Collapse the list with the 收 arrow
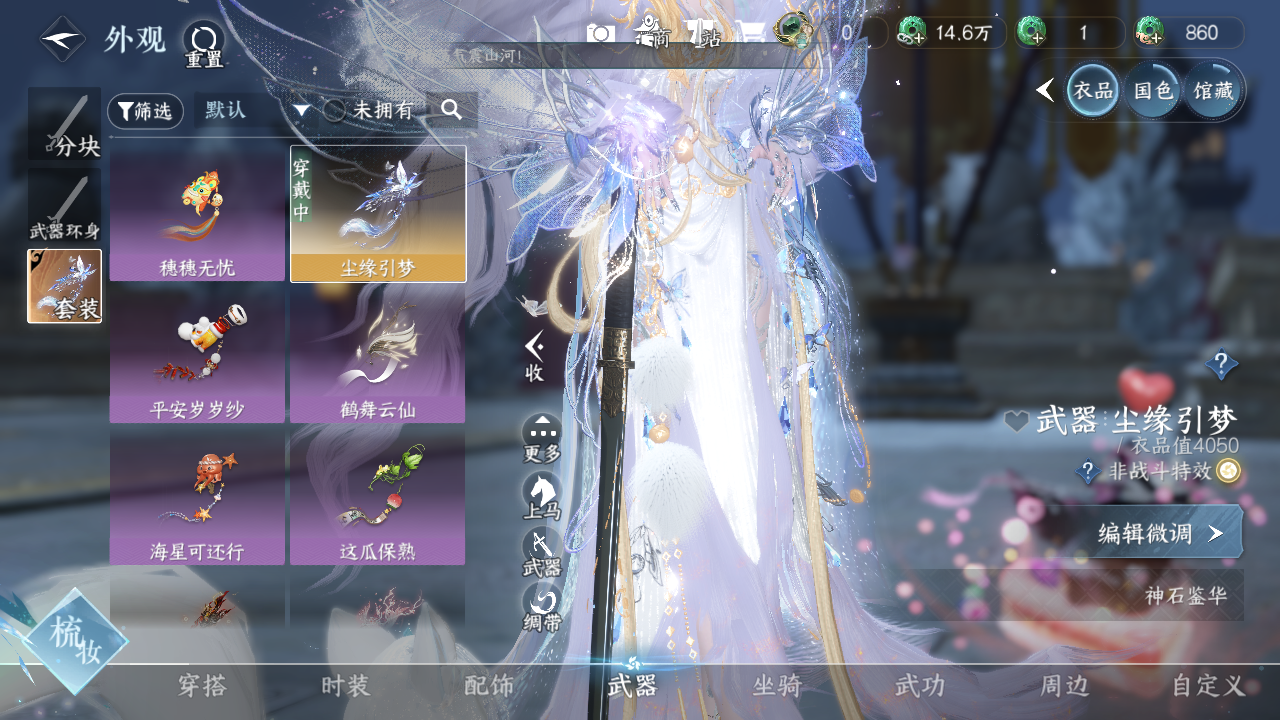Viewport: 1280px width, 720px height. pyautogui.click(x=535, y=354)
